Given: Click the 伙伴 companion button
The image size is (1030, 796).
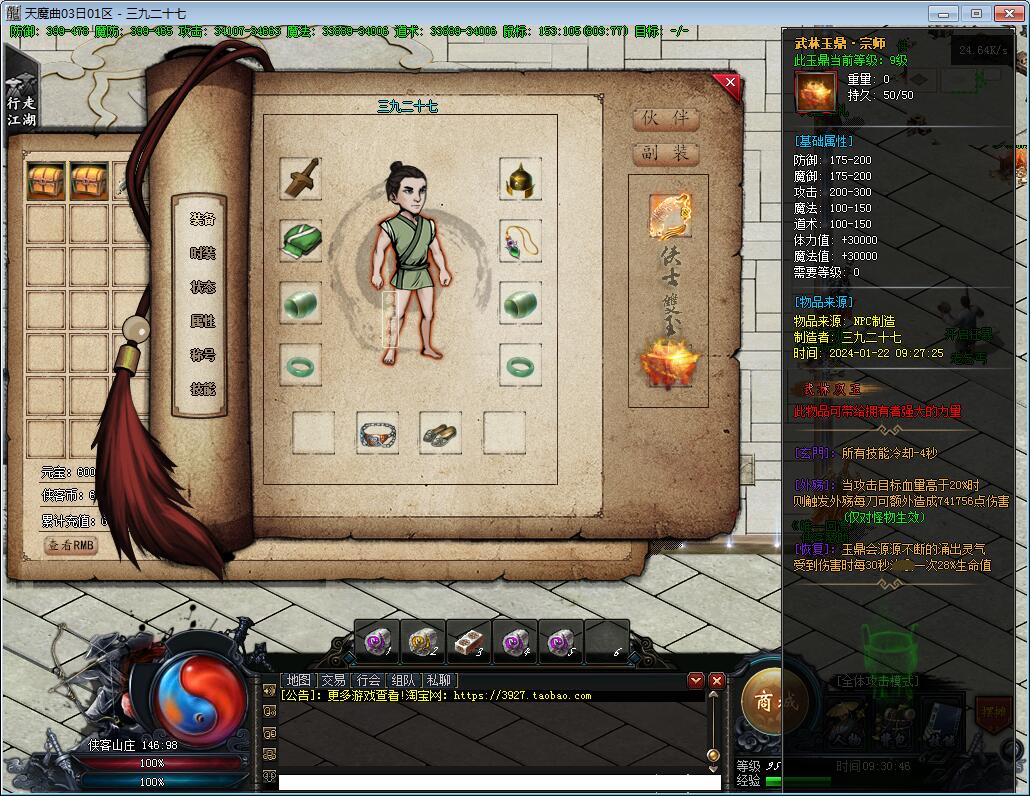Looking at the screenshot, I should 666,118.
